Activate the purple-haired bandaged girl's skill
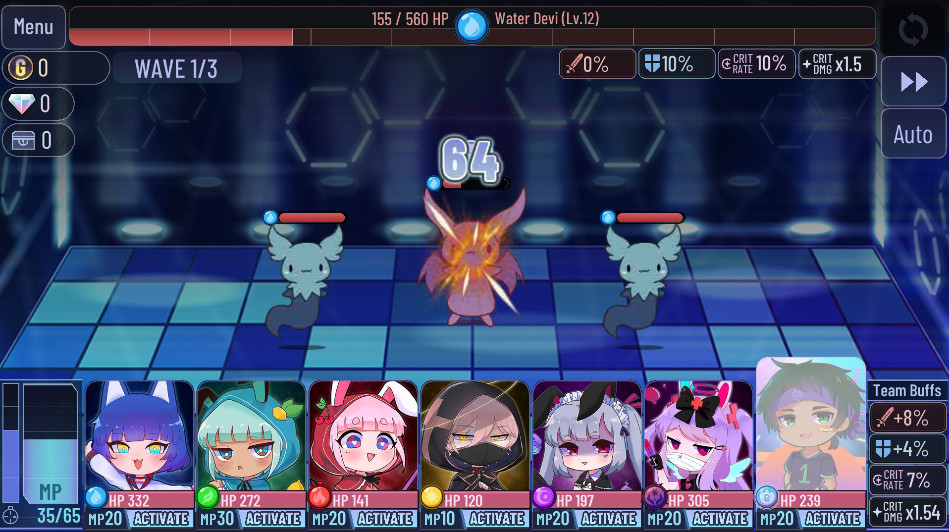 [x=720, y=519]
